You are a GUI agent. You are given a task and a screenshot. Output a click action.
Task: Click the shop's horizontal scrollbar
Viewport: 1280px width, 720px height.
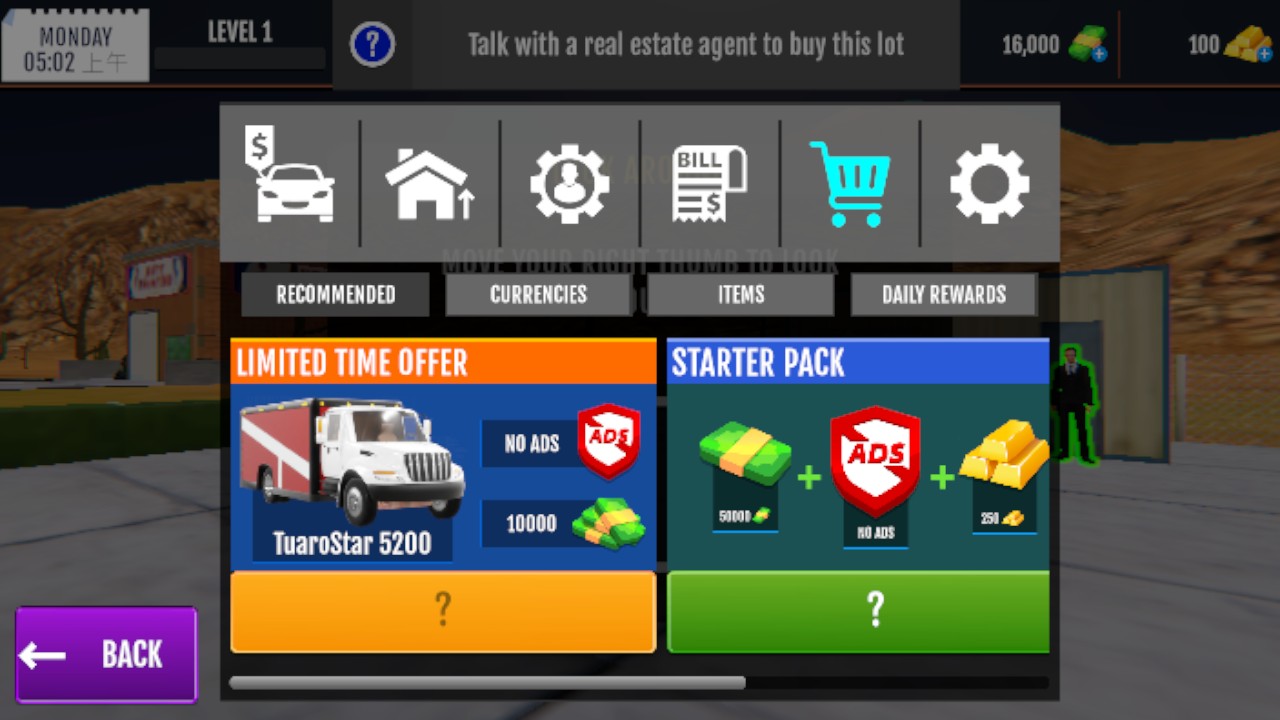pyautogui.click(x=487, y=683)
